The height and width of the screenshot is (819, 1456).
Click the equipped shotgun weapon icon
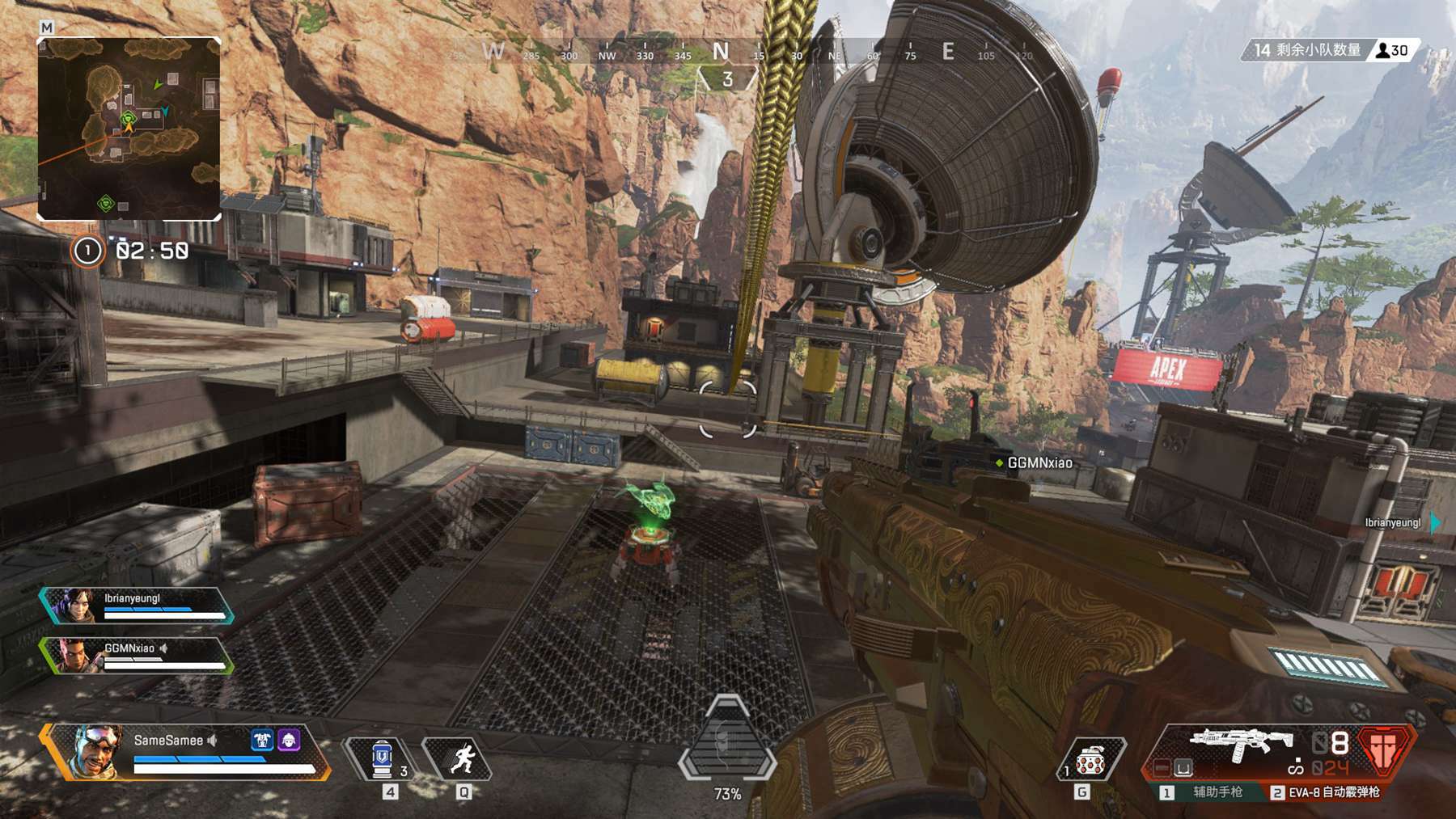point(1241,744)
